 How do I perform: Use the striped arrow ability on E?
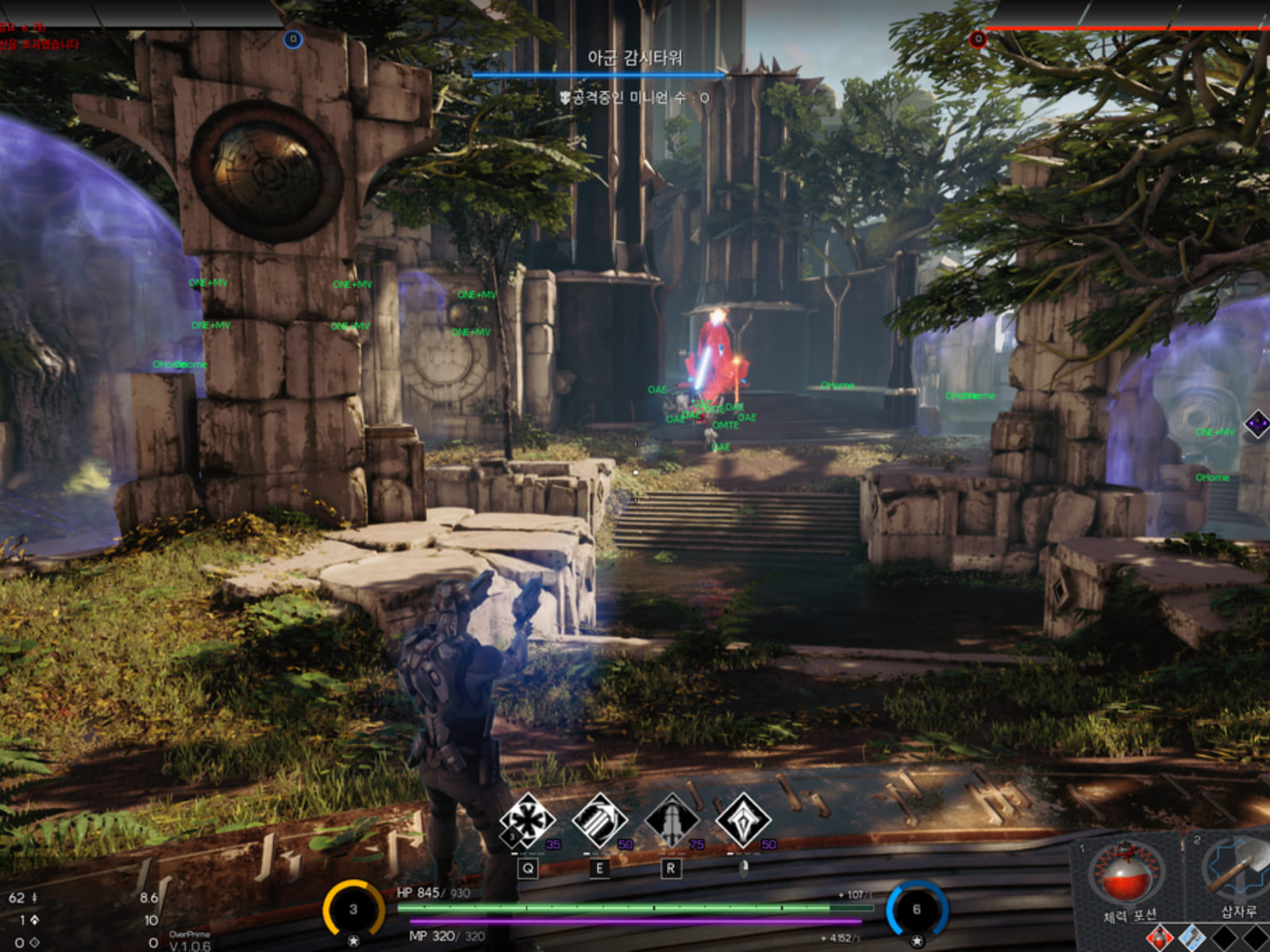pos(599,821)
